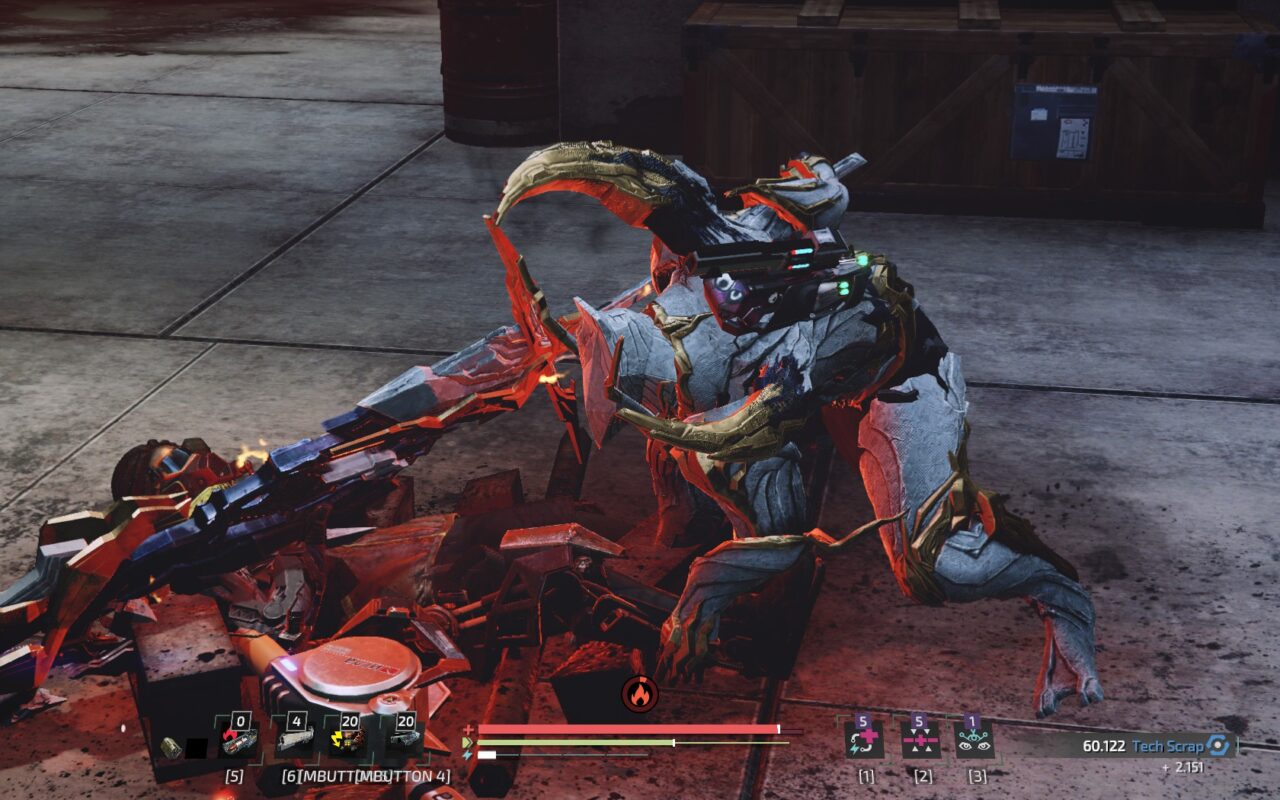Select the yellow lightning drone module slot

[348, 740]
